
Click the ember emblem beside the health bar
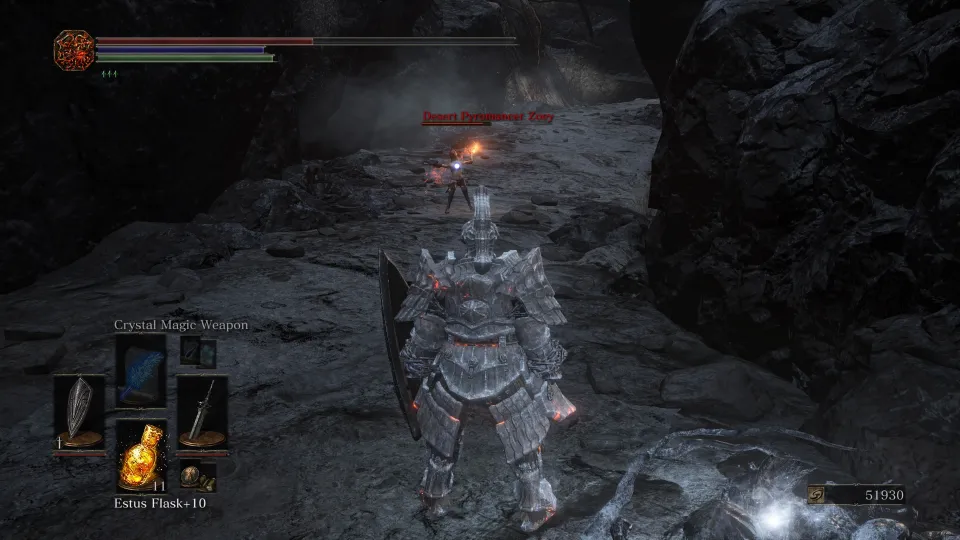coord(74,50)
